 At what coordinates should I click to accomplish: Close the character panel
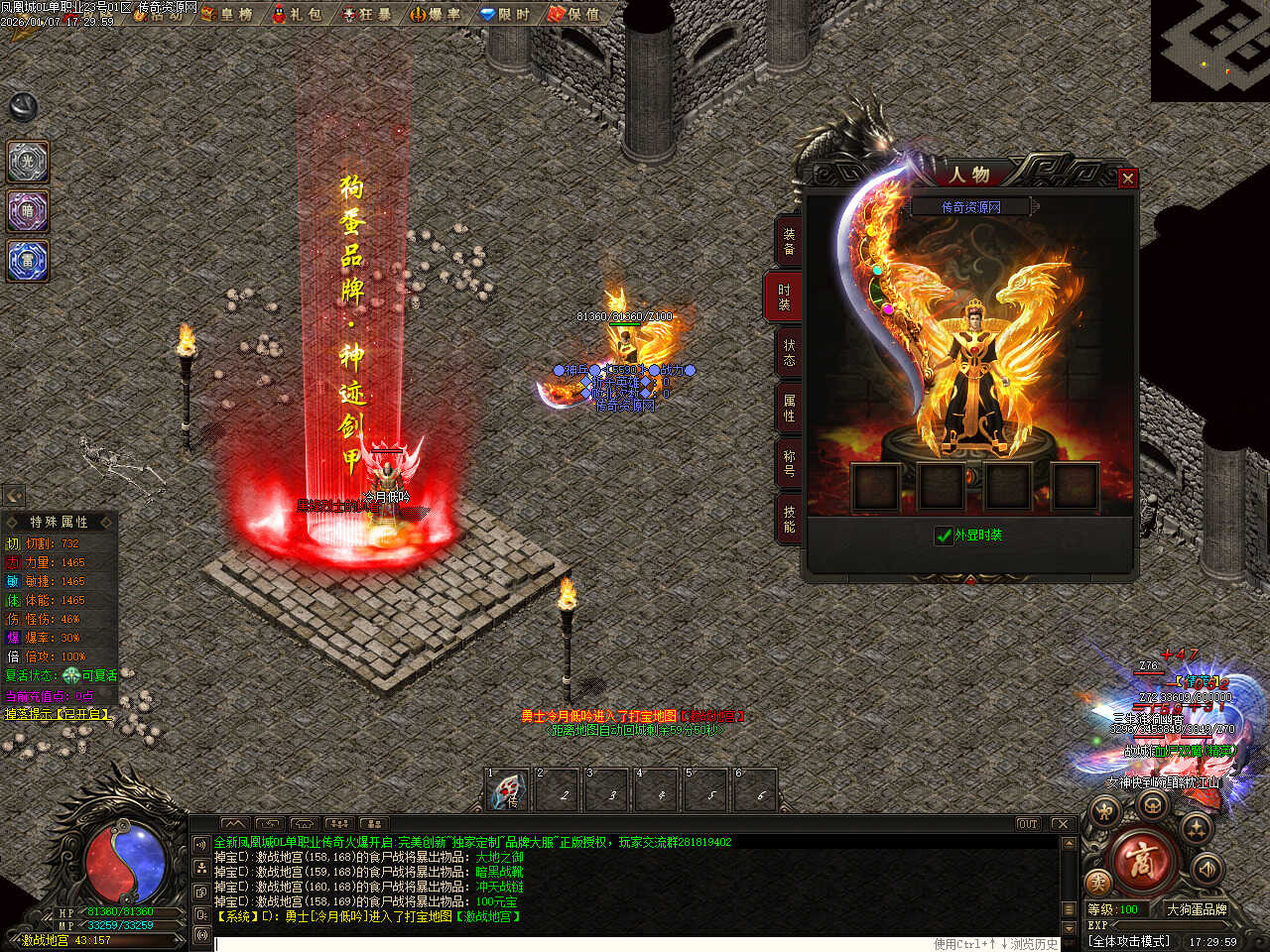coord(1127,178)
